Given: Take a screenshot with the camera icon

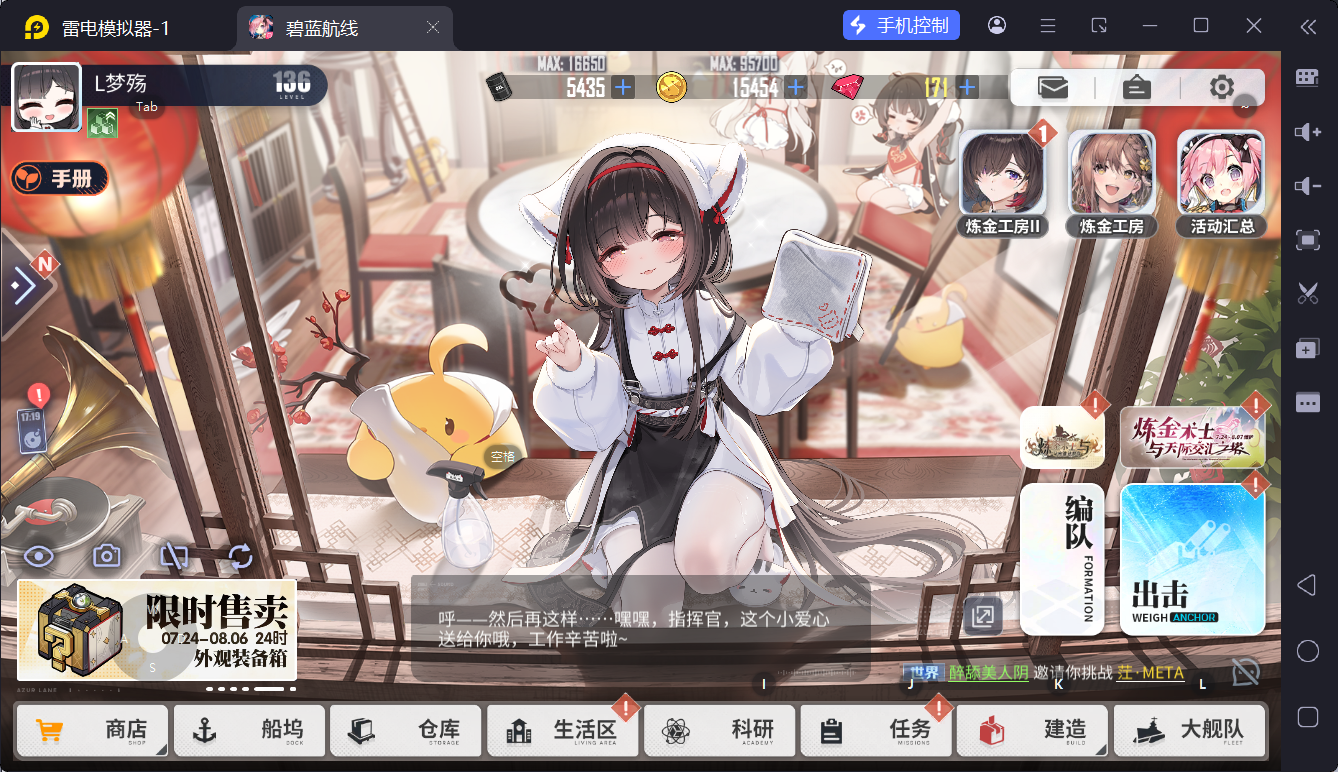Looking at the screenshot, I should coord(106,555).
